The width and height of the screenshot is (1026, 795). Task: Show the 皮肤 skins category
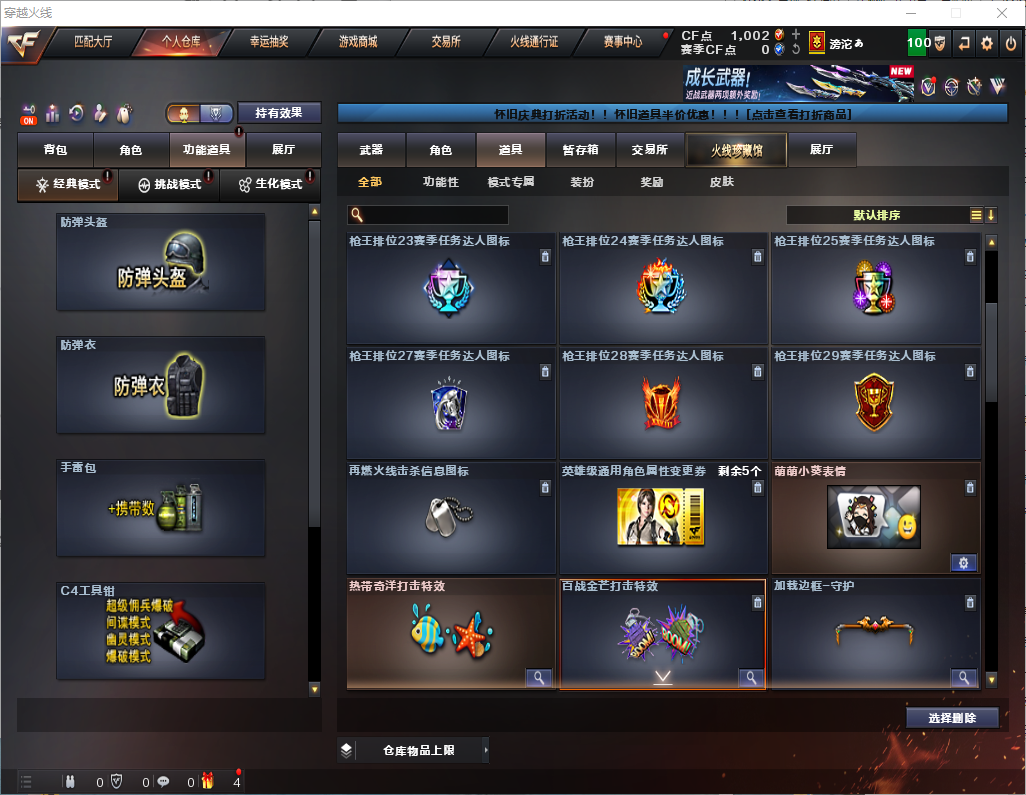[721, 182]
